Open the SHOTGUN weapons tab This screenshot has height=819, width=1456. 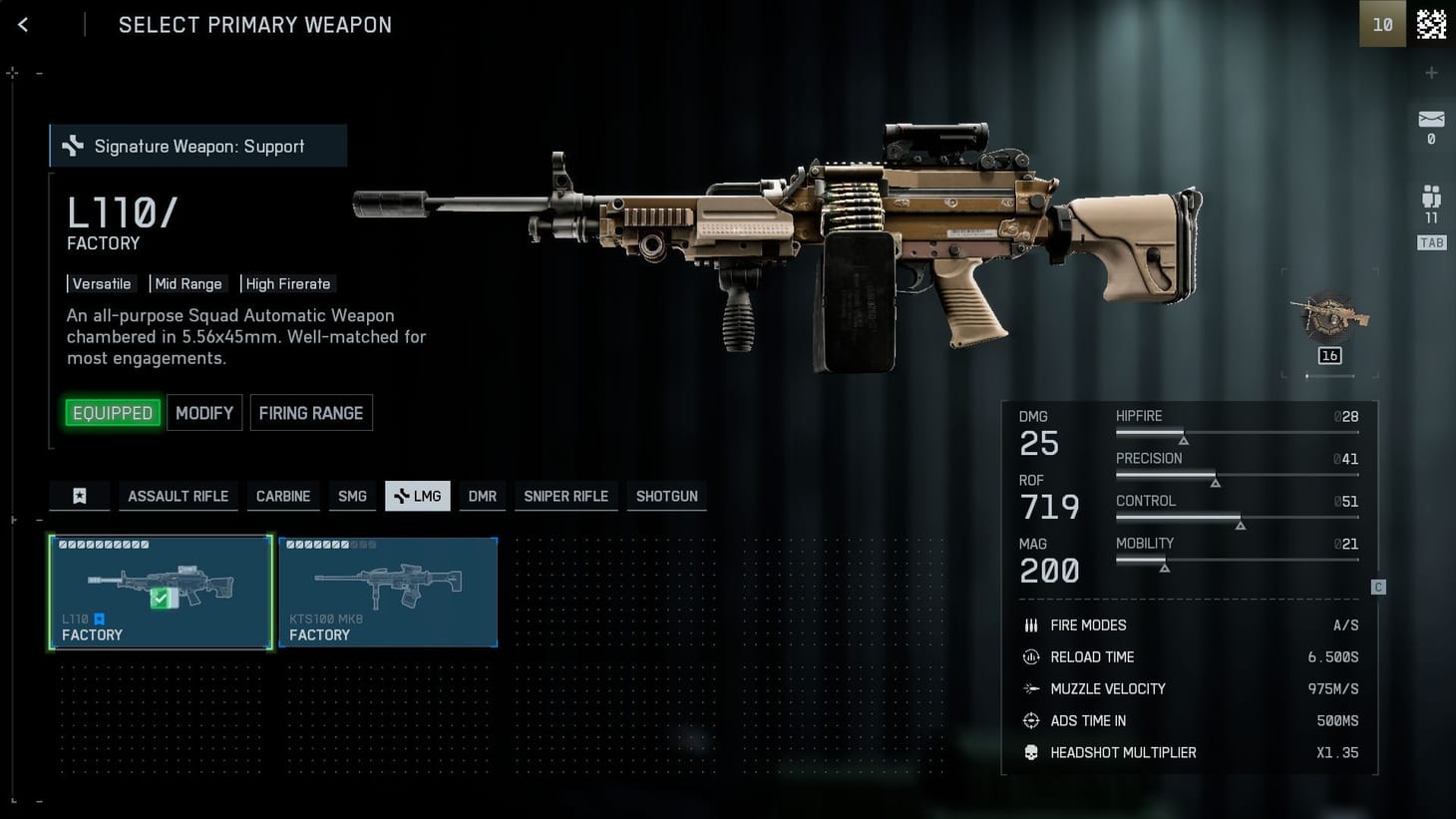pyautogui.click(x=666, y=496)
